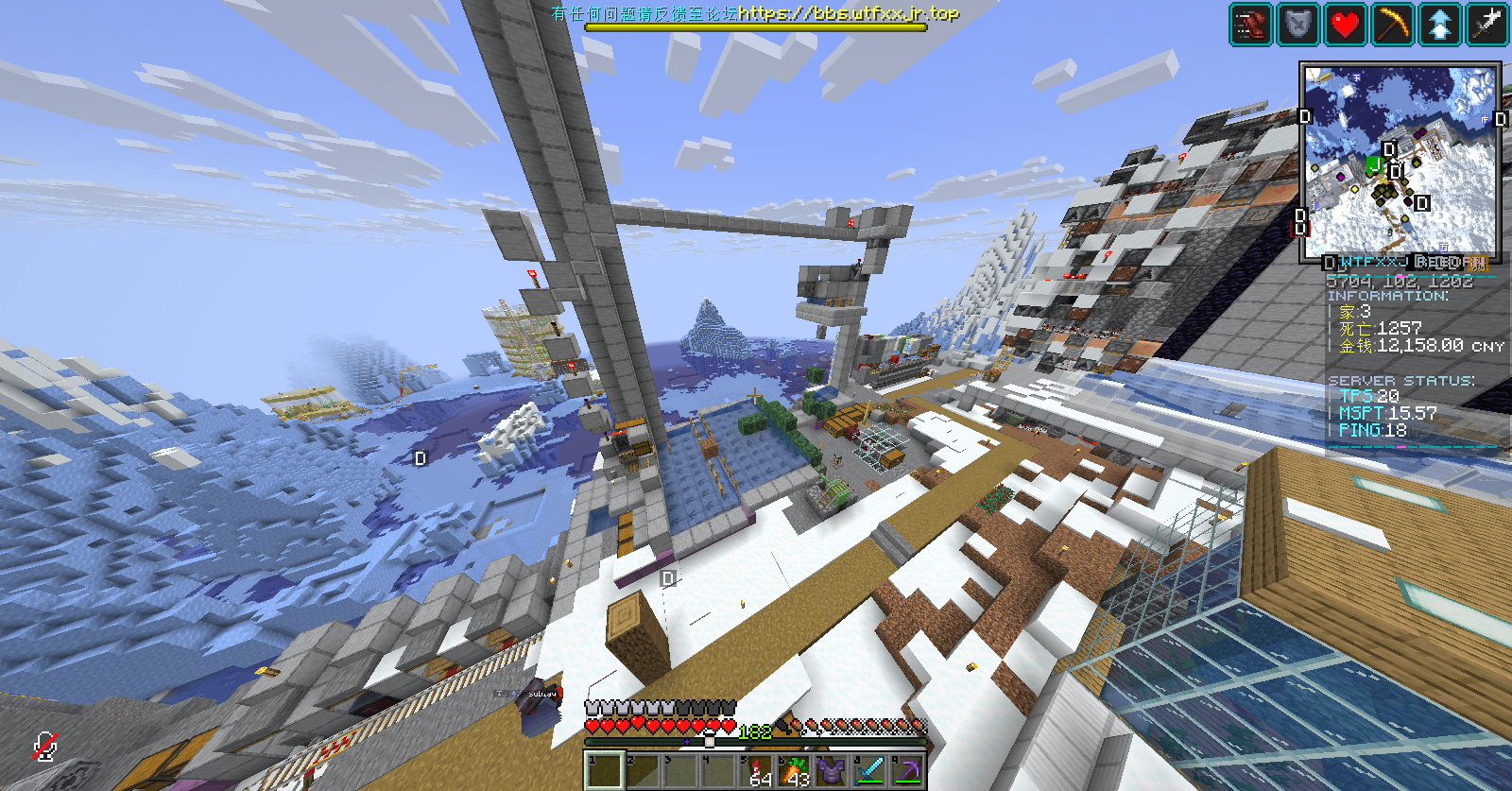Switch to the purple pickaxe hotbar slot
Viewport: 1512px width, 791px height.
tap(907, 770)
